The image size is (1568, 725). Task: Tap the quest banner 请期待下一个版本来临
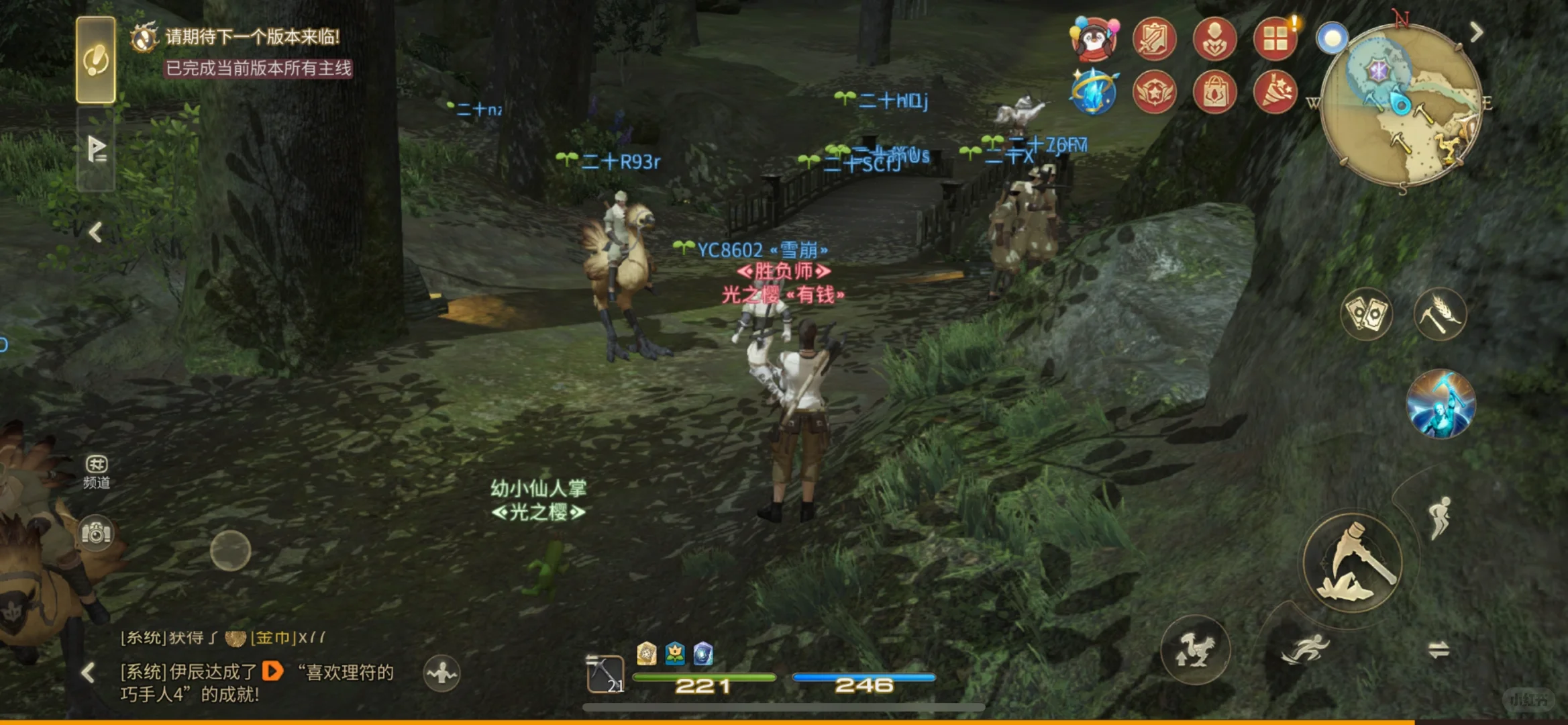click(x=252, y=38)
